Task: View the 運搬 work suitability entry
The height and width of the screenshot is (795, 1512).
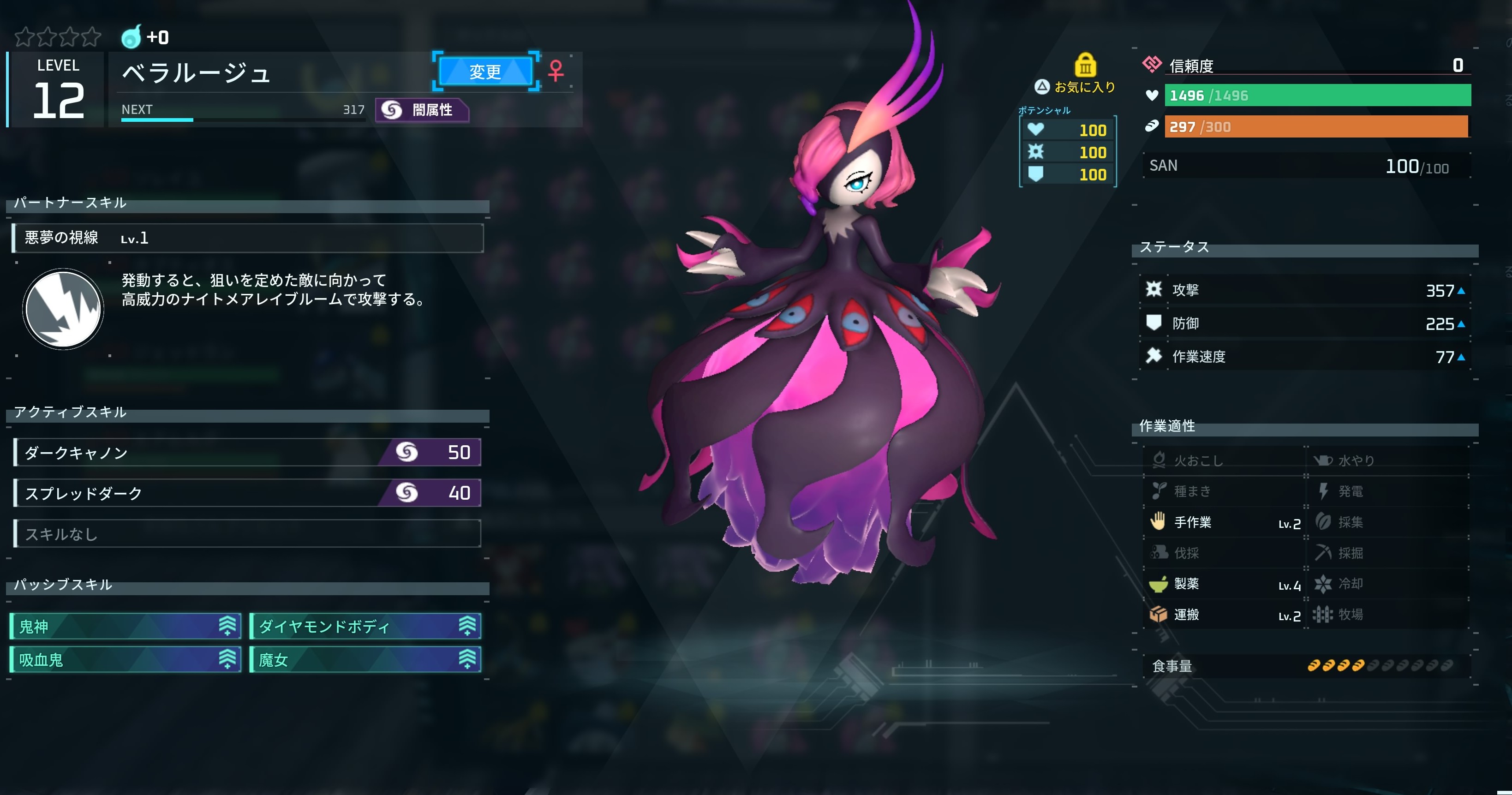Action: [x=1224, y=615]
